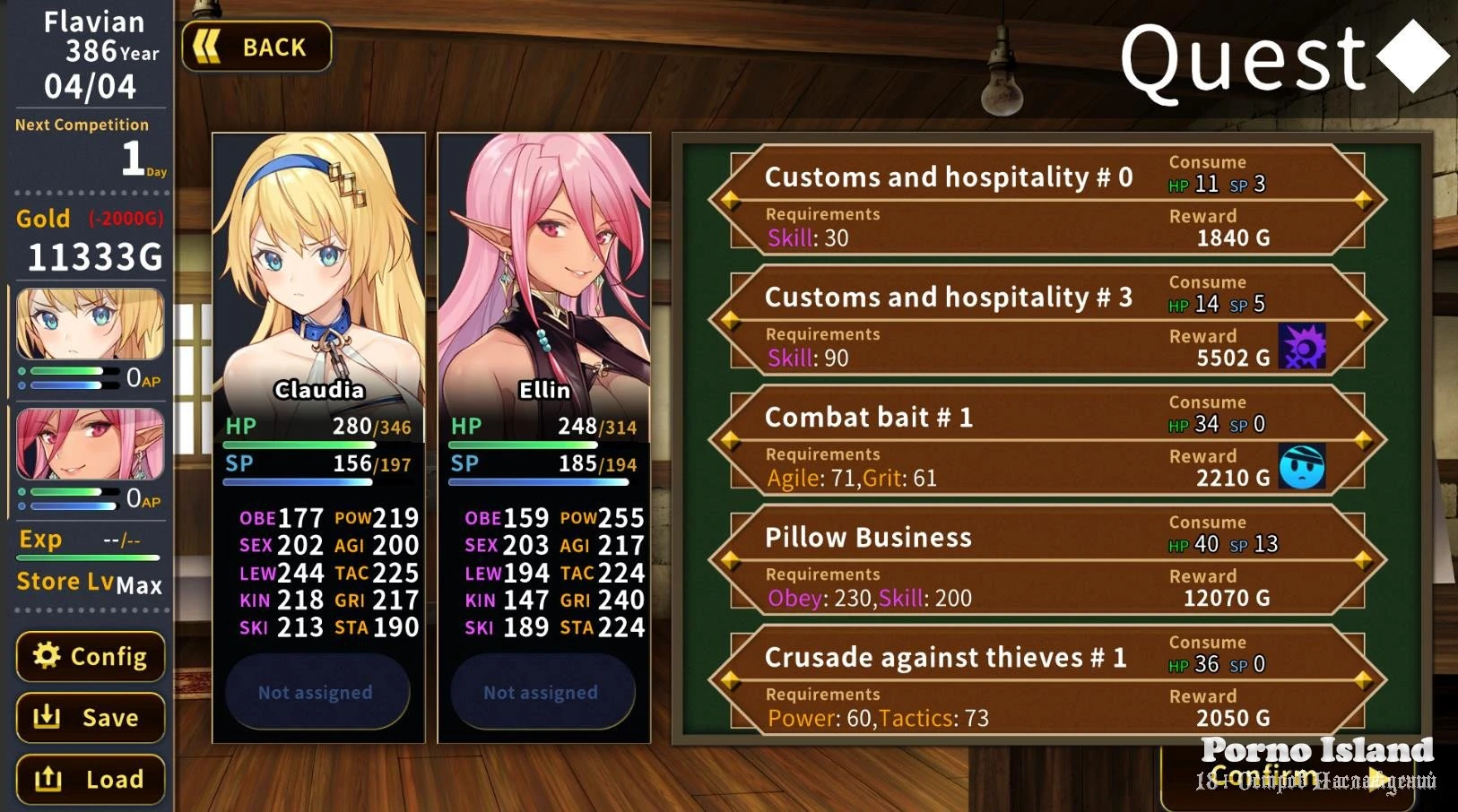Click Ellin's sidebar portrait thumbnail
This screenshot has height=812, width=1458.
91,444
